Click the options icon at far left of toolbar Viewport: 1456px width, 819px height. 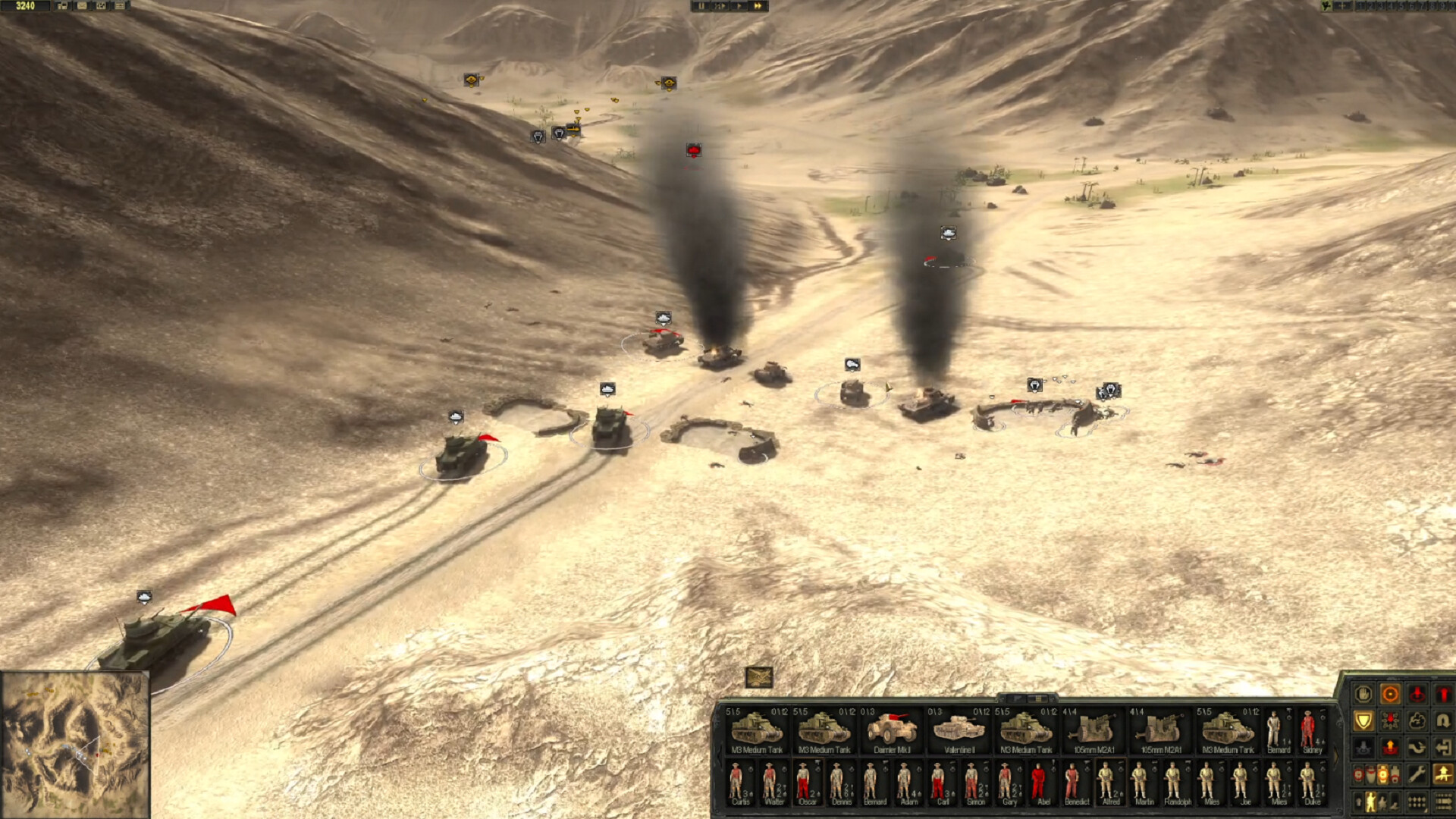pyautogui.click(x=61, y=6)
